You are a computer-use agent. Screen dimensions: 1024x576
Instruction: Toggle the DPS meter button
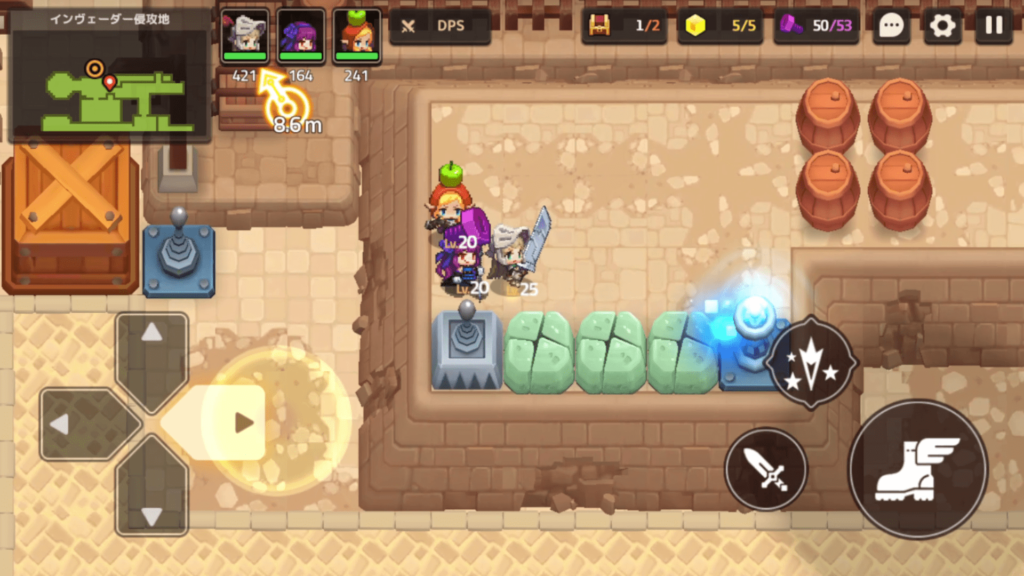(440, 26)
